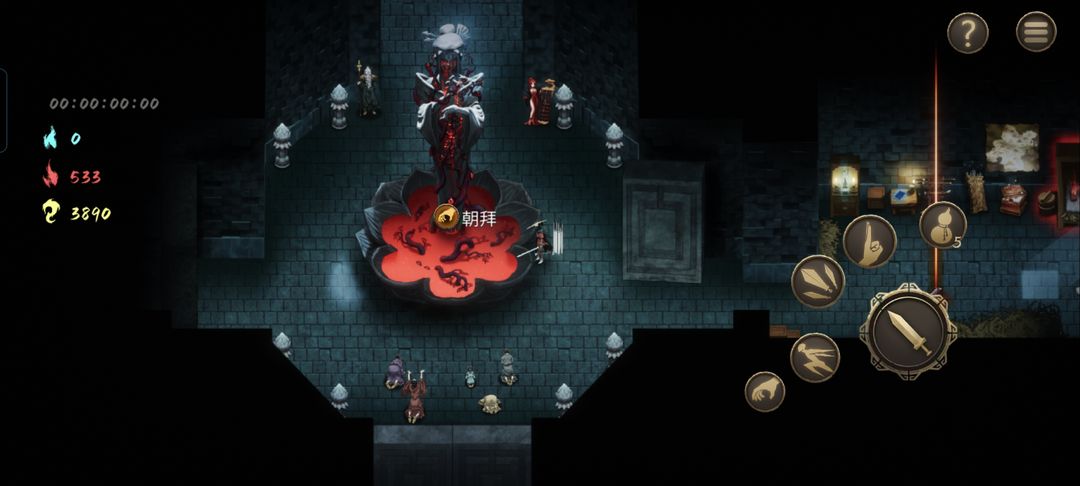
Task: Select the 朝拜 worship prompt
Action: (x=468, y=217)
